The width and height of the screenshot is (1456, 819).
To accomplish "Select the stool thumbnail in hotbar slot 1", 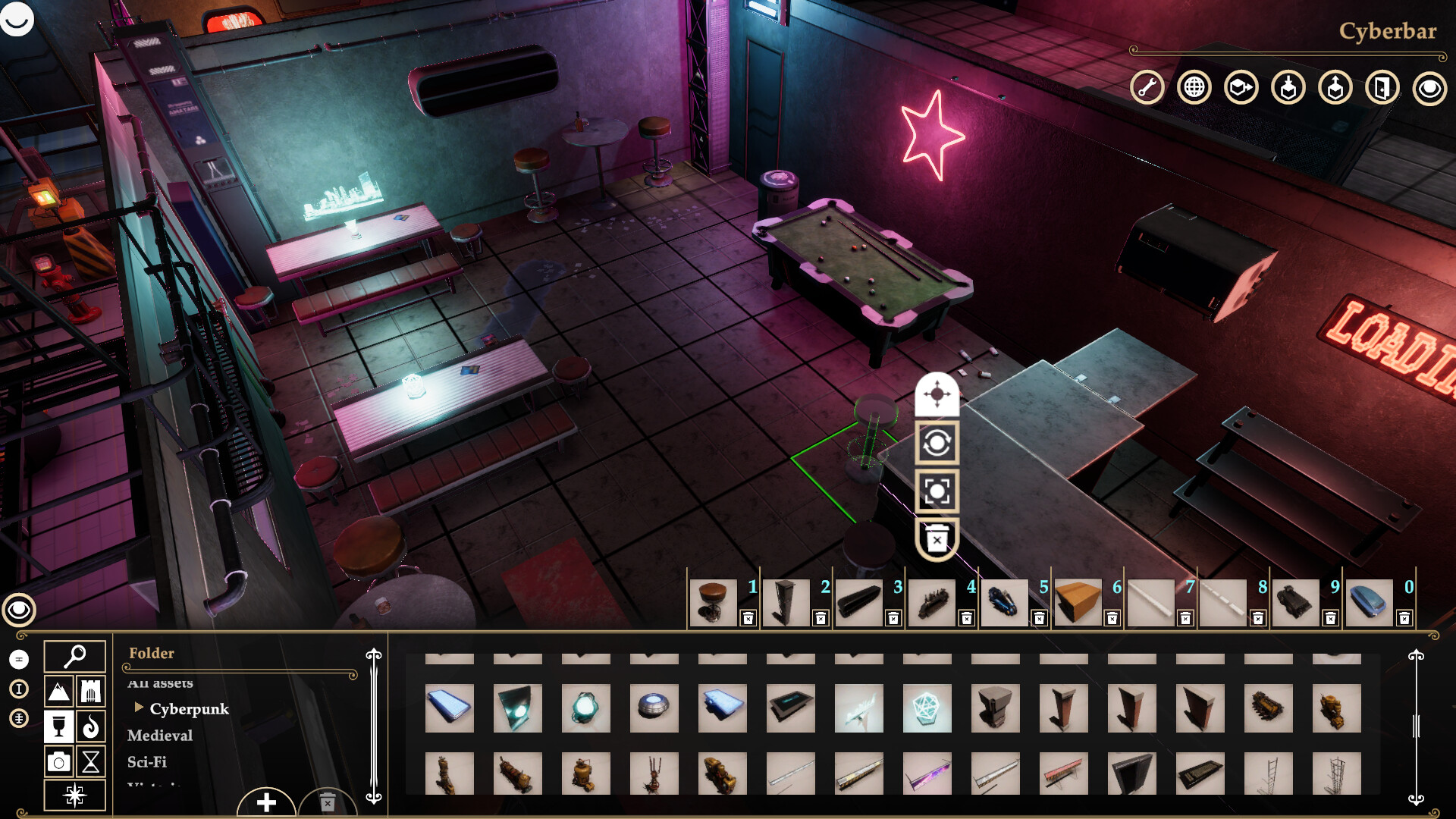I will pyautogui.click(x=714, y=601).
